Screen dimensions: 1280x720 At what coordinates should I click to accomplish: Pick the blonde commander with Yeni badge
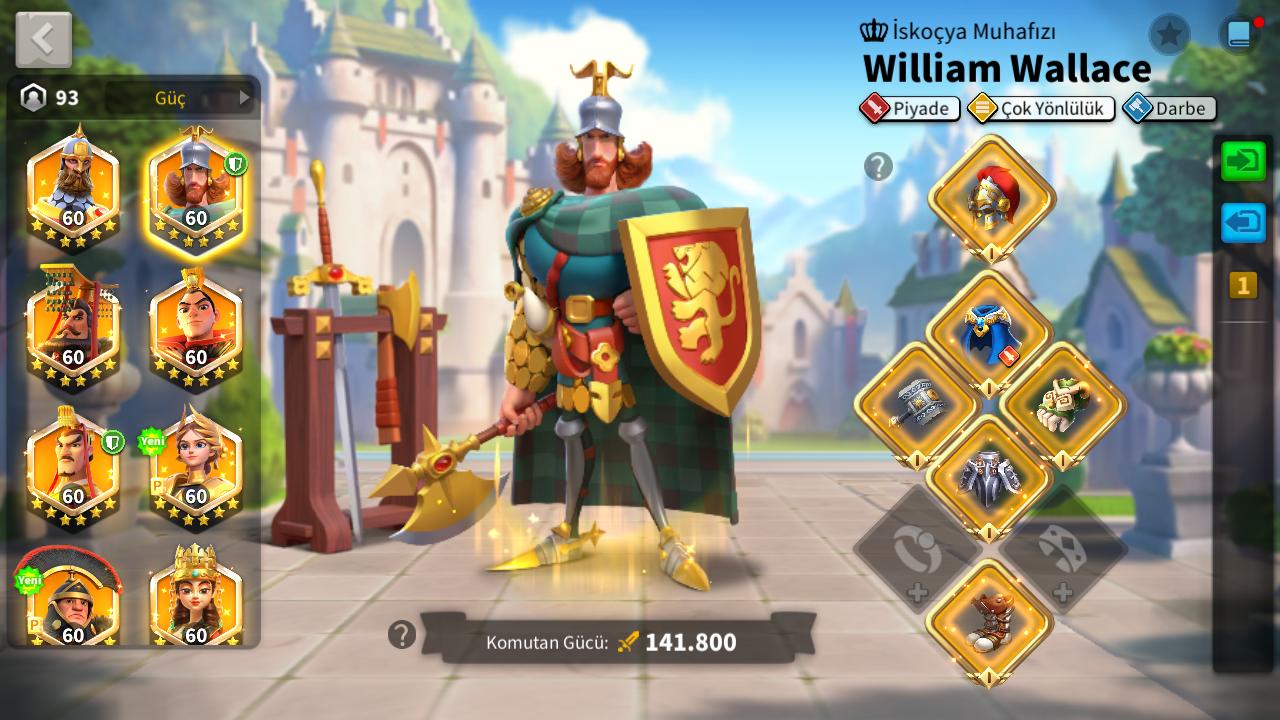(196, 467)
